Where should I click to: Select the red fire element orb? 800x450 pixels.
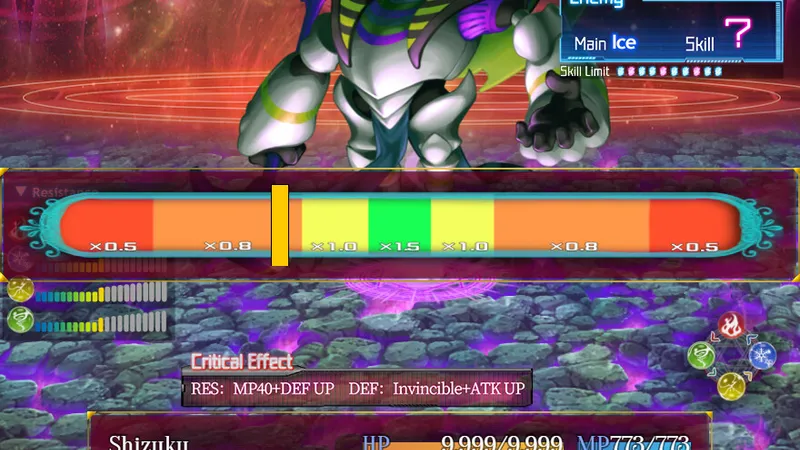point(730,326)
